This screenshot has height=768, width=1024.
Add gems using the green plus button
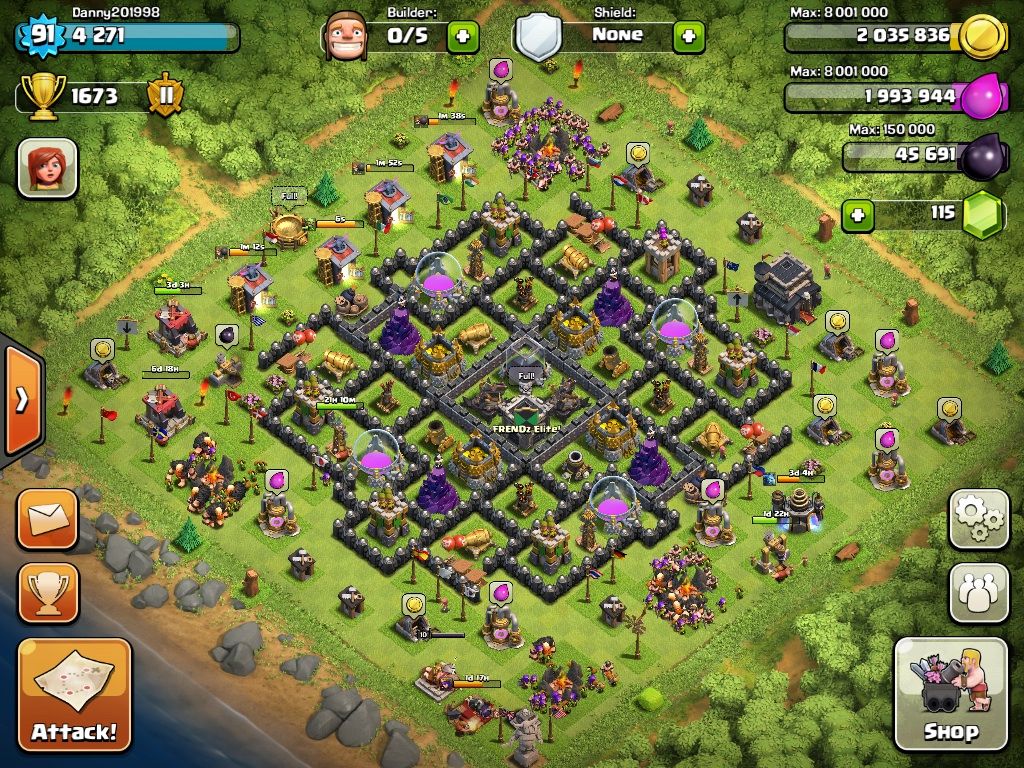tap(857, 214)
